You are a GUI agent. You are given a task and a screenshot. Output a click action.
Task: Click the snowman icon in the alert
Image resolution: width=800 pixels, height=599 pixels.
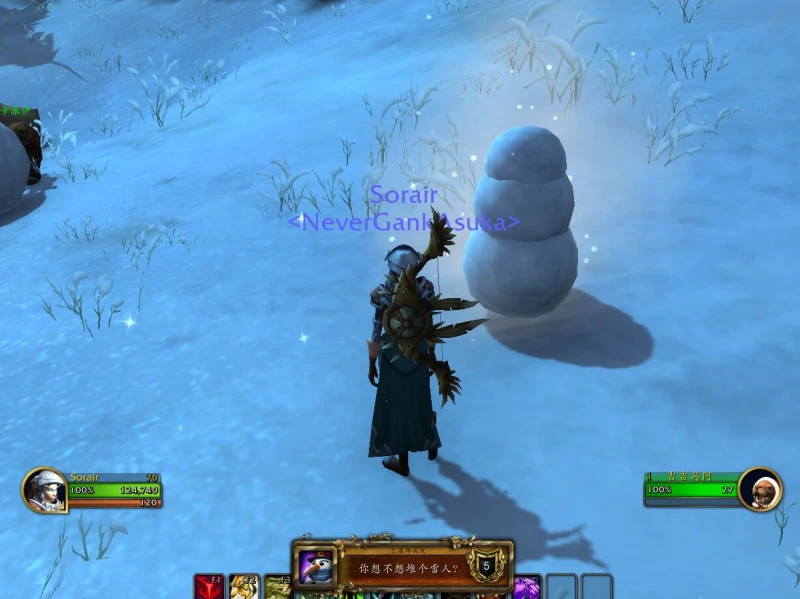pos(317,568)
